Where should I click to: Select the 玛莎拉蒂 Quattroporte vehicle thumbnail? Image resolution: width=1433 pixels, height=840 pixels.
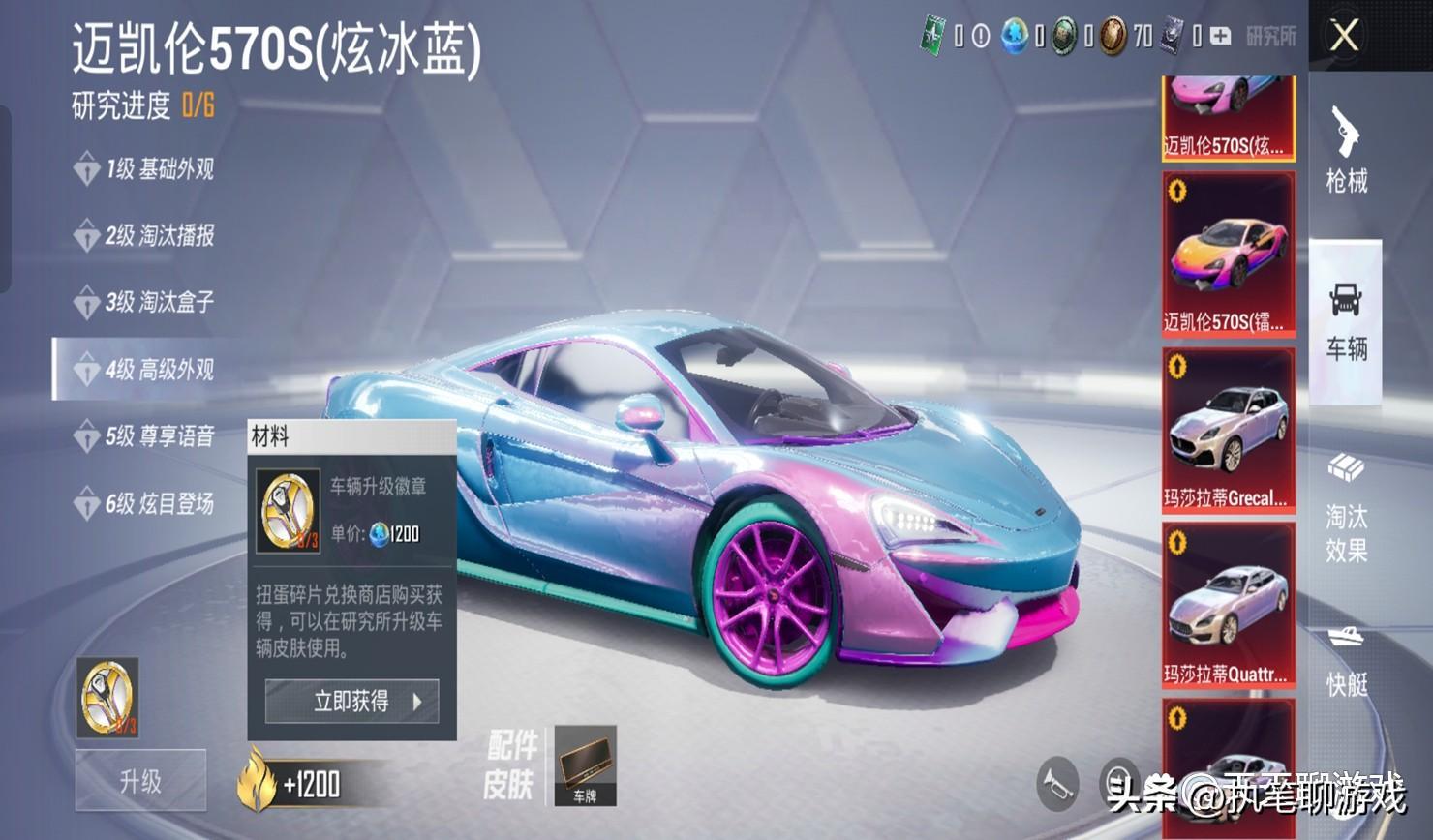tap(1228, 606)
